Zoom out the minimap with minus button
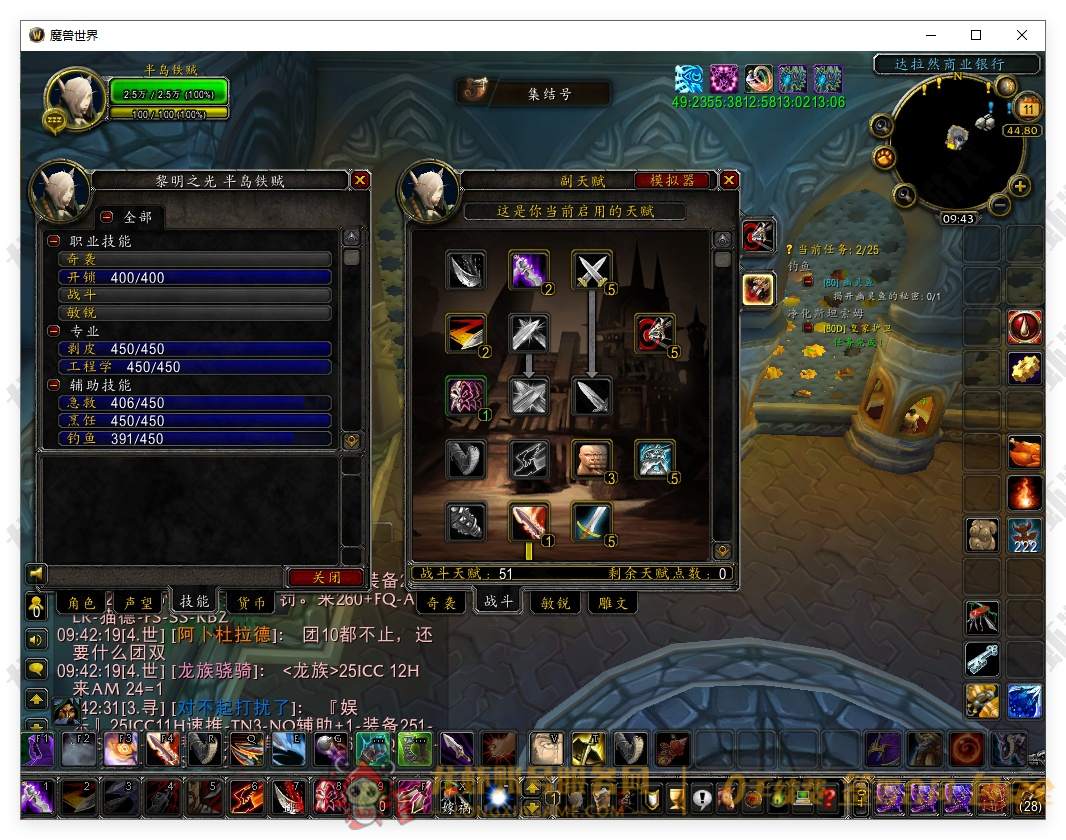The image size is (1066, 840). pos(999,205)
